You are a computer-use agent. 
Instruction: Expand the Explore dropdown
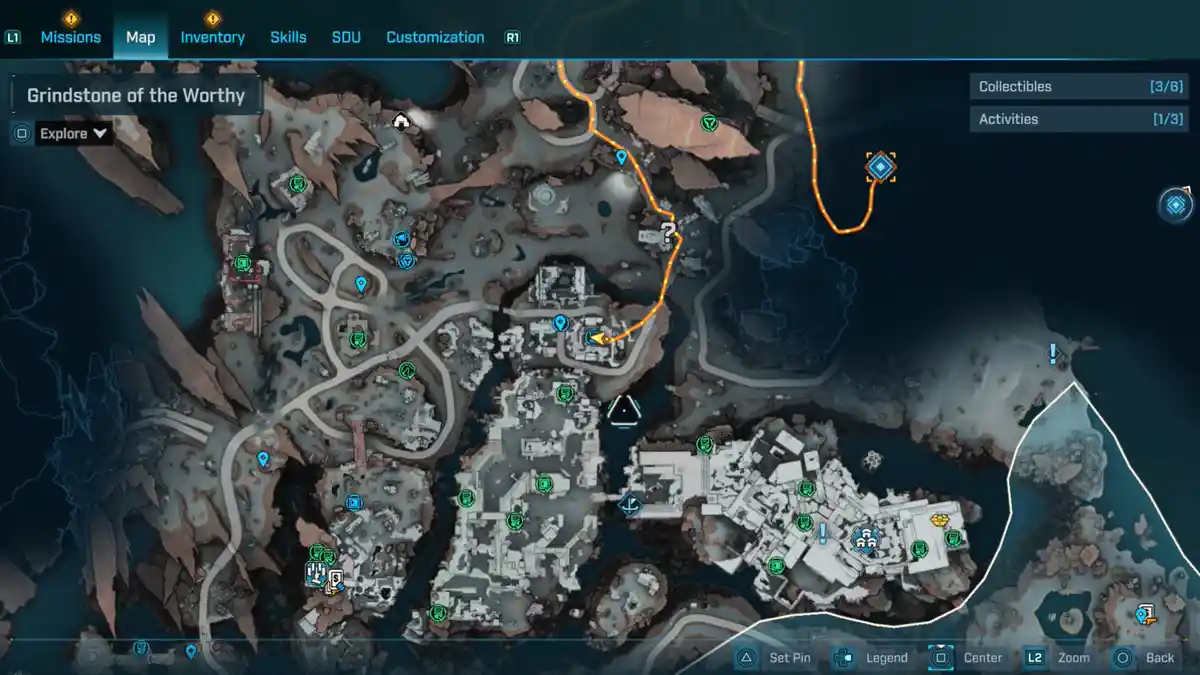coord(74,133)
